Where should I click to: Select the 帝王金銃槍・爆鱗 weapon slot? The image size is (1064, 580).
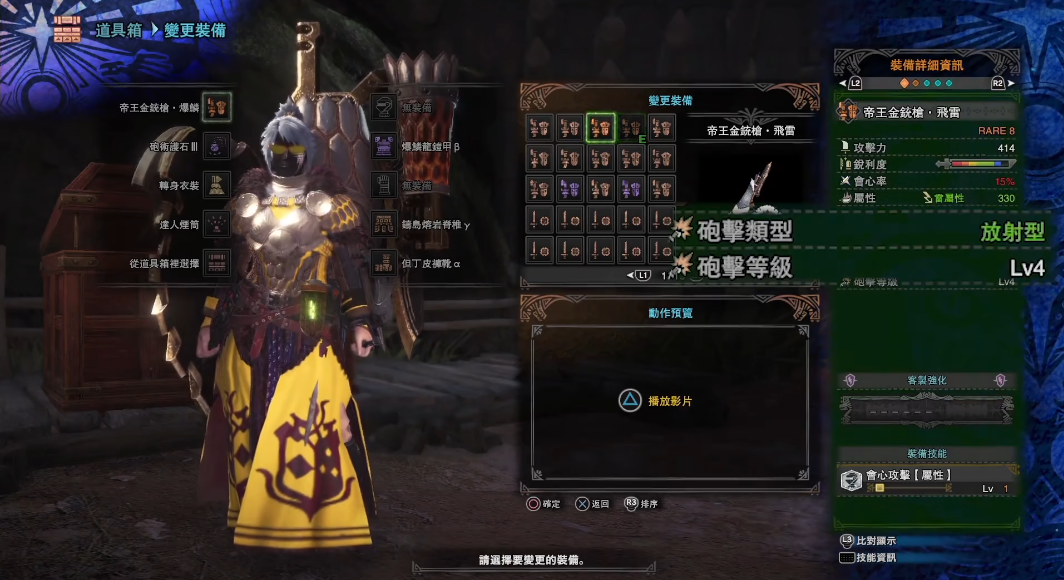[x=217, y=106]
